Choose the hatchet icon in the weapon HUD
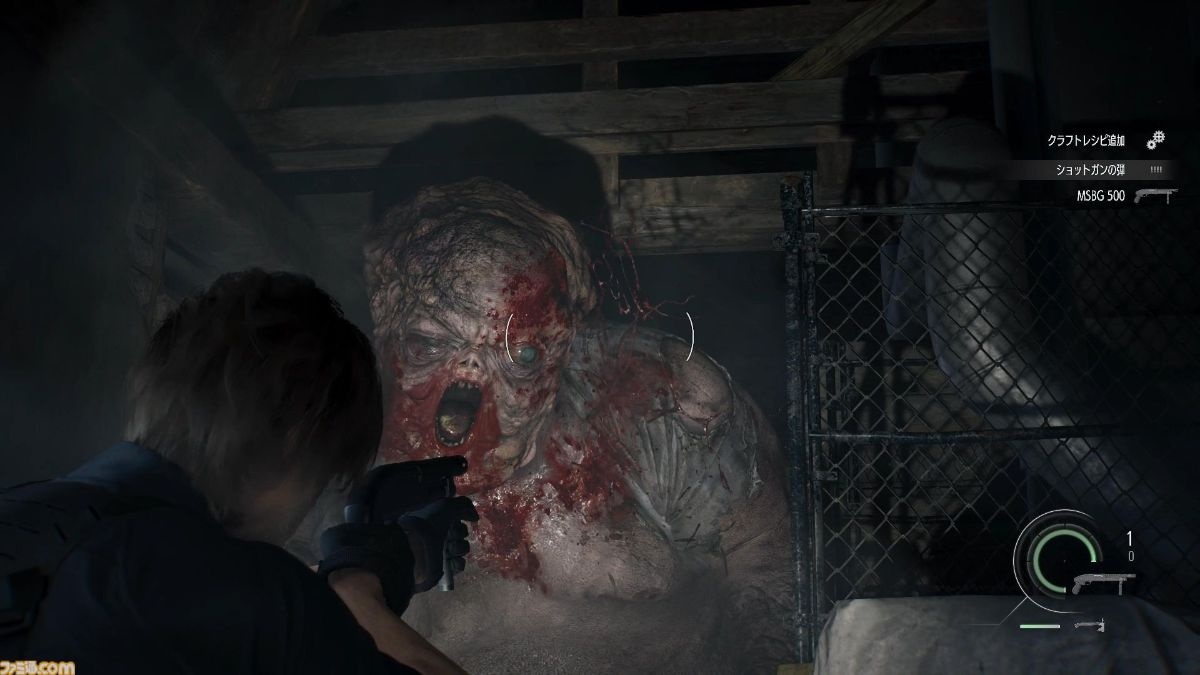The image size is (1200, 675). (x=1088, y=626)
